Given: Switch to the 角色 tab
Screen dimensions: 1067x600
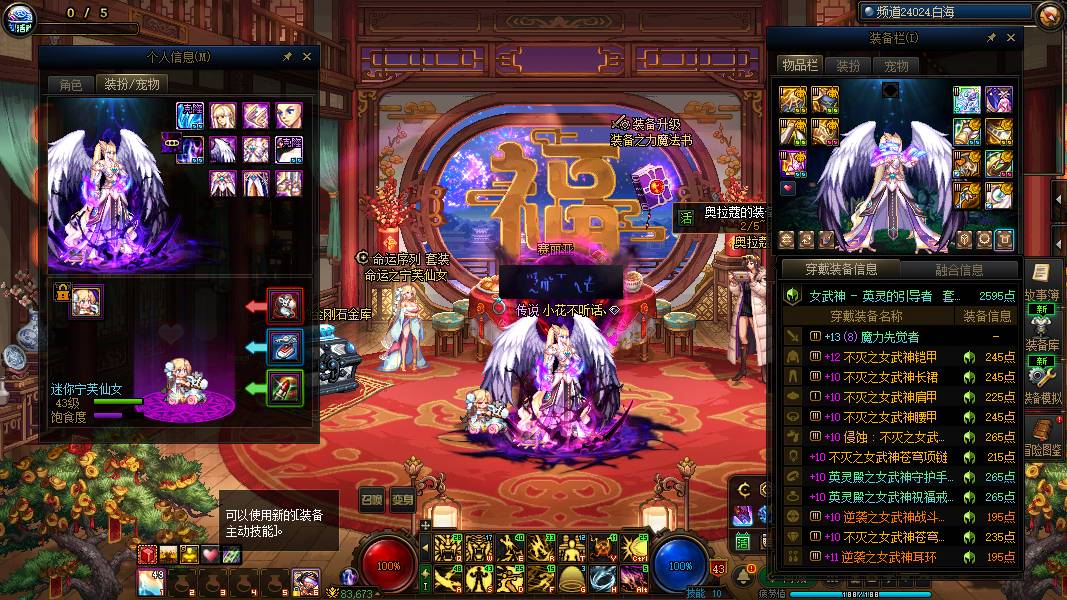Looking at the screenshot, I should 70,85.
